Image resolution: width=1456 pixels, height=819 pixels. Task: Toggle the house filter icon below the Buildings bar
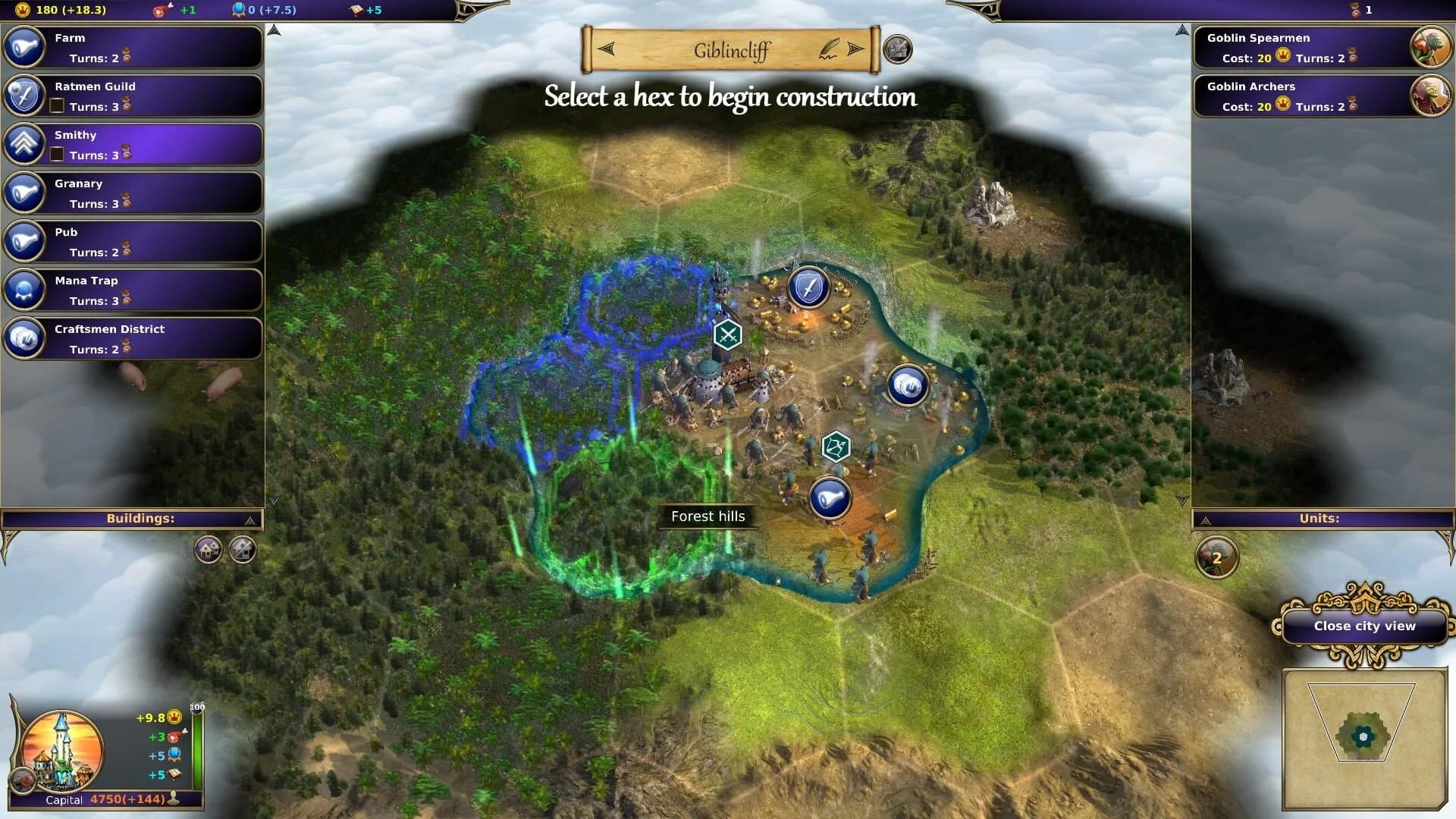(206, 550)
